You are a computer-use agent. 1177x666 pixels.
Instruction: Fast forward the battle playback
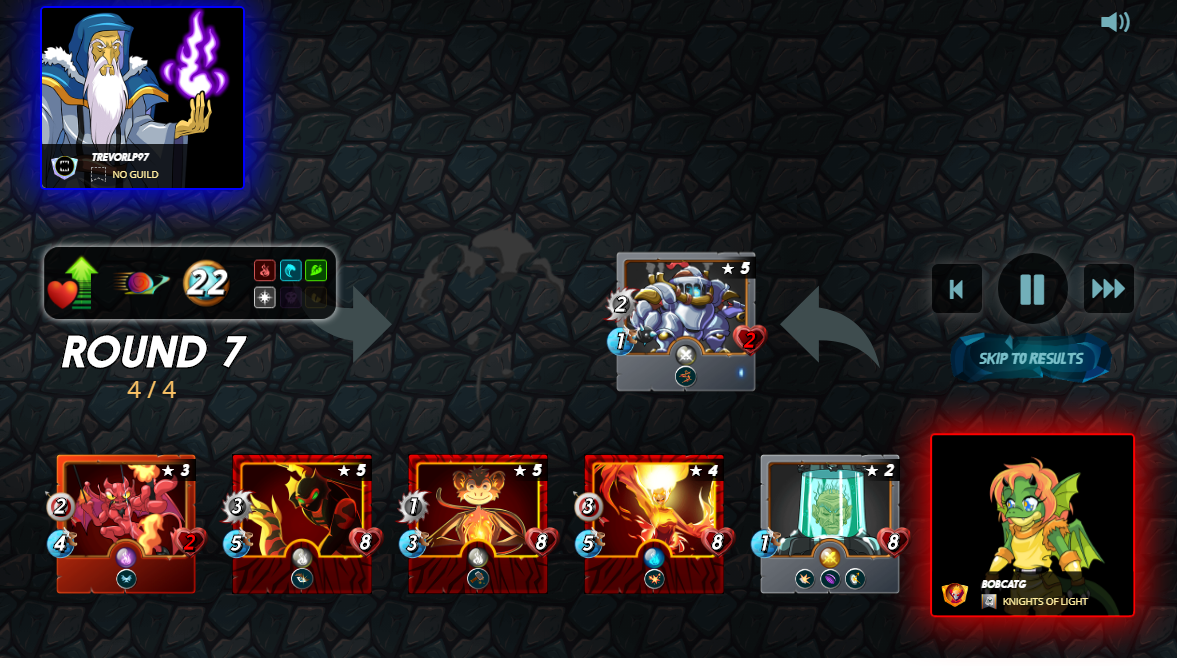[1108, 289]
